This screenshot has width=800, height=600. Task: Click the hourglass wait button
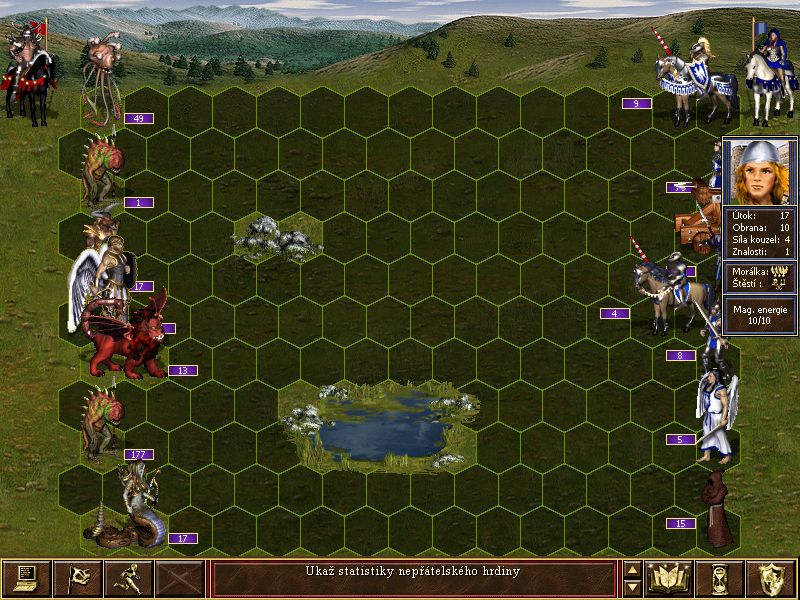721,578
